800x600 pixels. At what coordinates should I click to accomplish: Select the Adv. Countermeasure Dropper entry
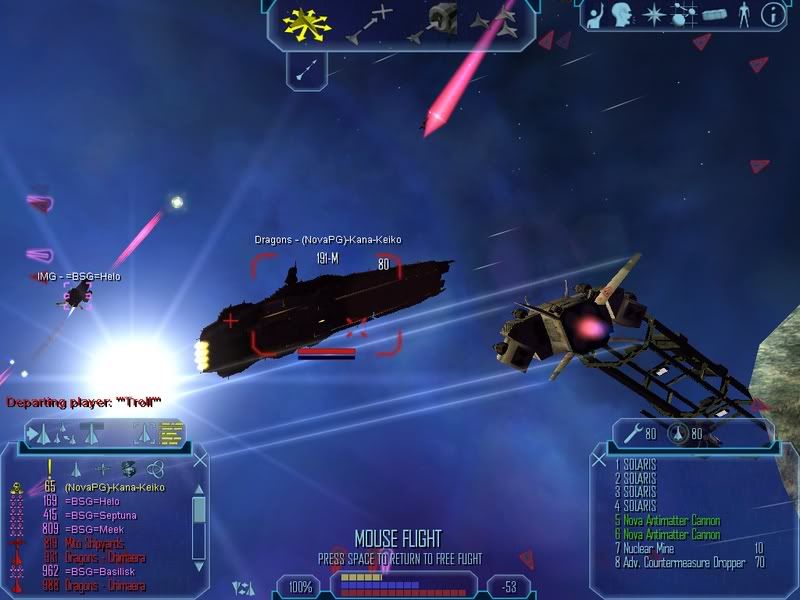click(686, 563)
